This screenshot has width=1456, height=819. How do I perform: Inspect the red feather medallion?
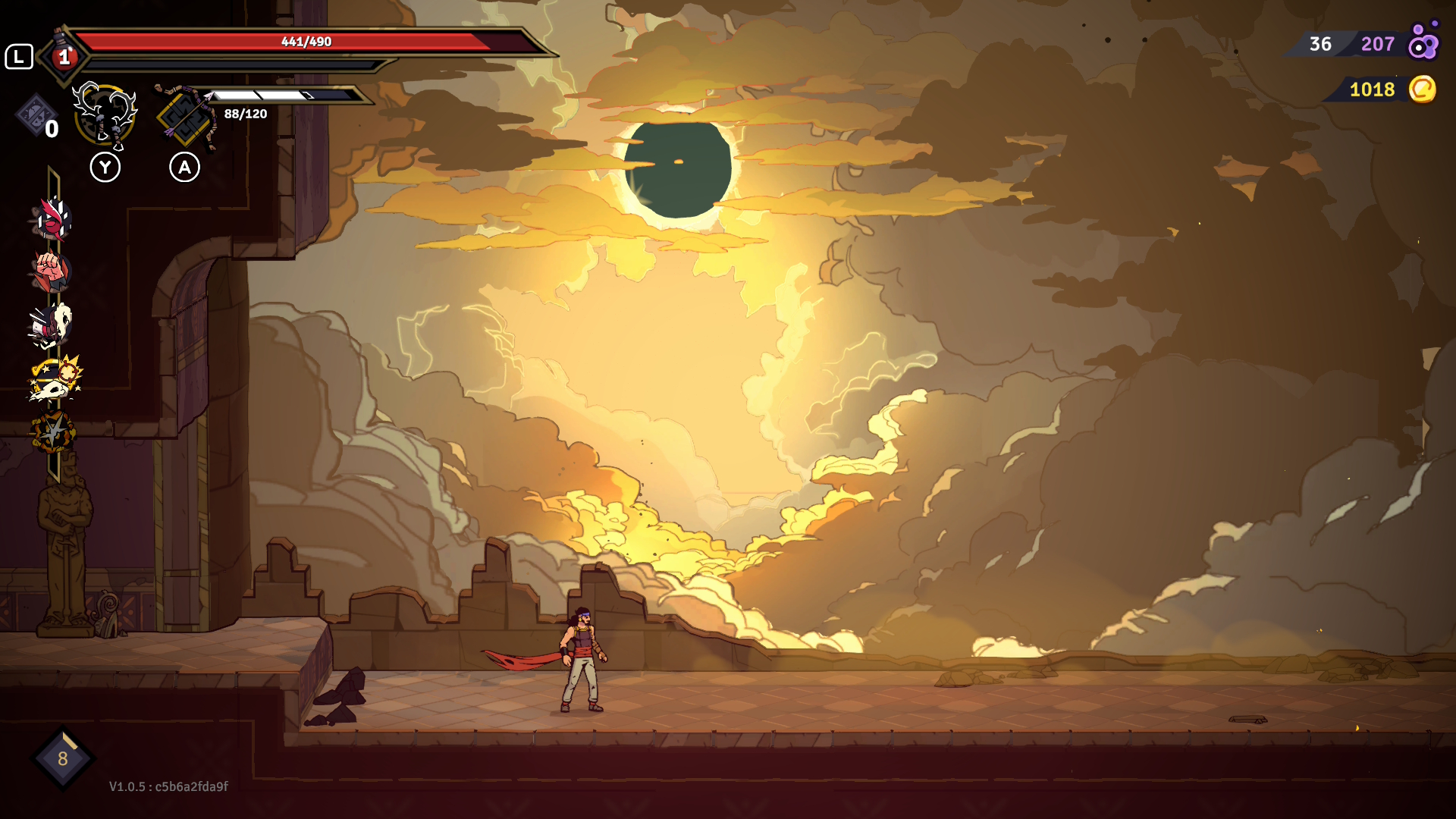(52, 221)
